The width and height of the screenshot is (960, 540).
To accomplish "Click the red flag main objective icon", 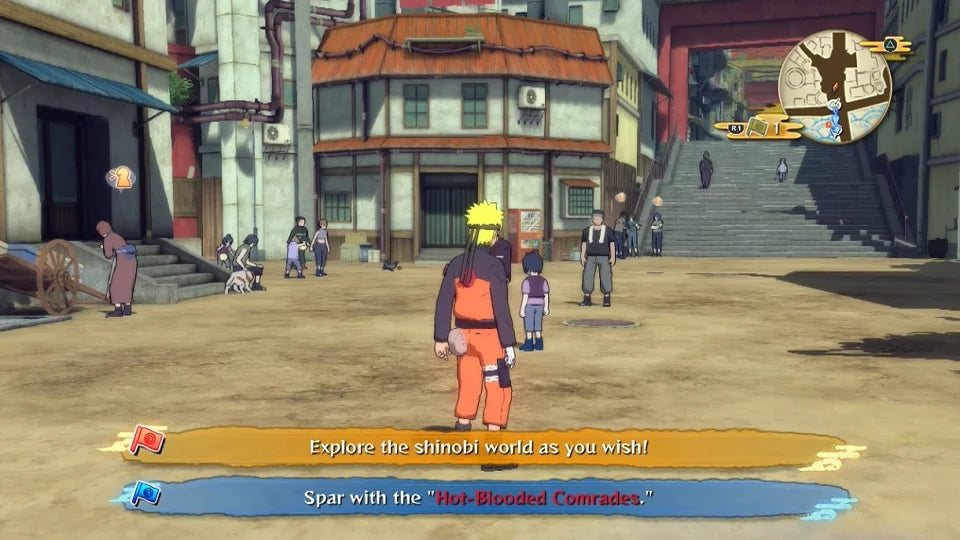I will click(147, 441).
